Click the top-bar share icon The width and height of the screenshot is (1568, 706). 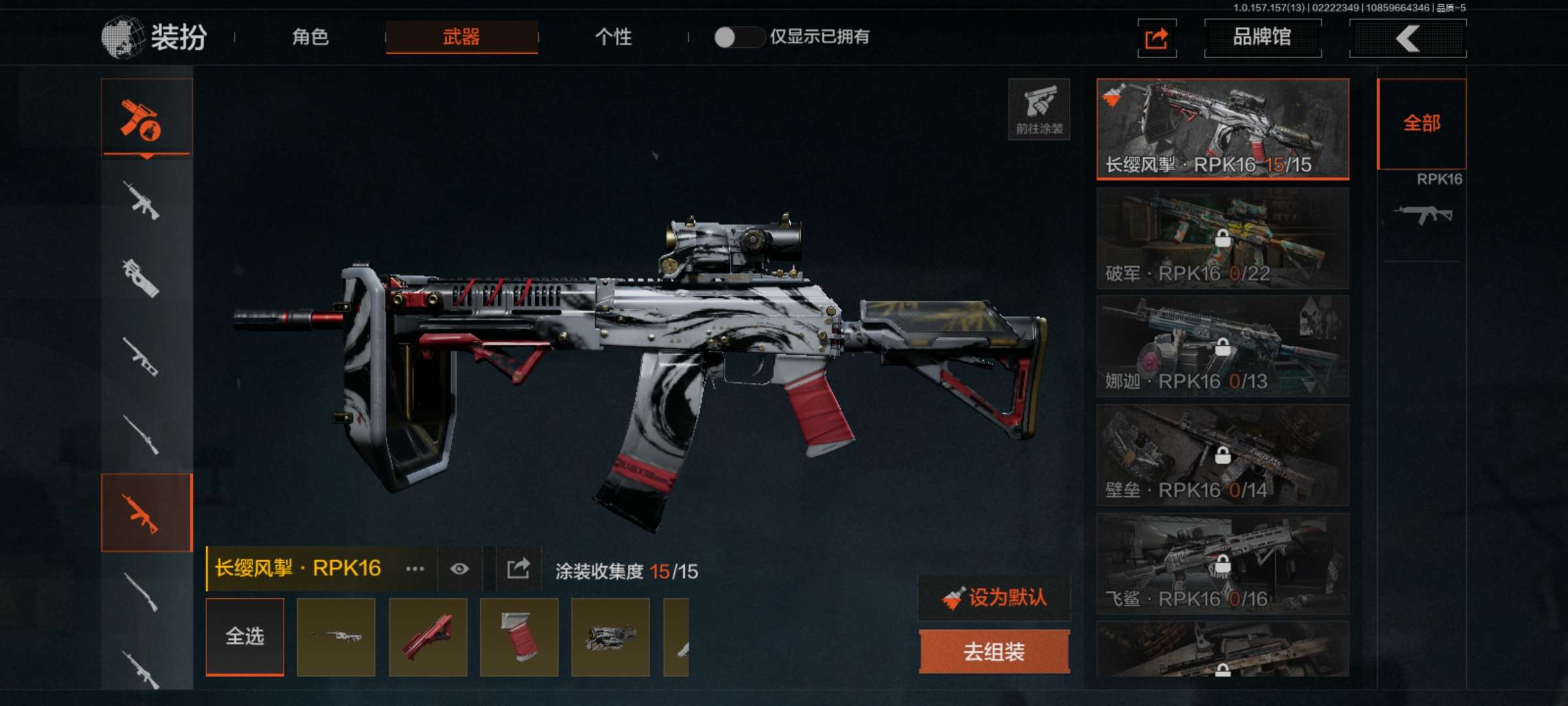point(1156,39)
